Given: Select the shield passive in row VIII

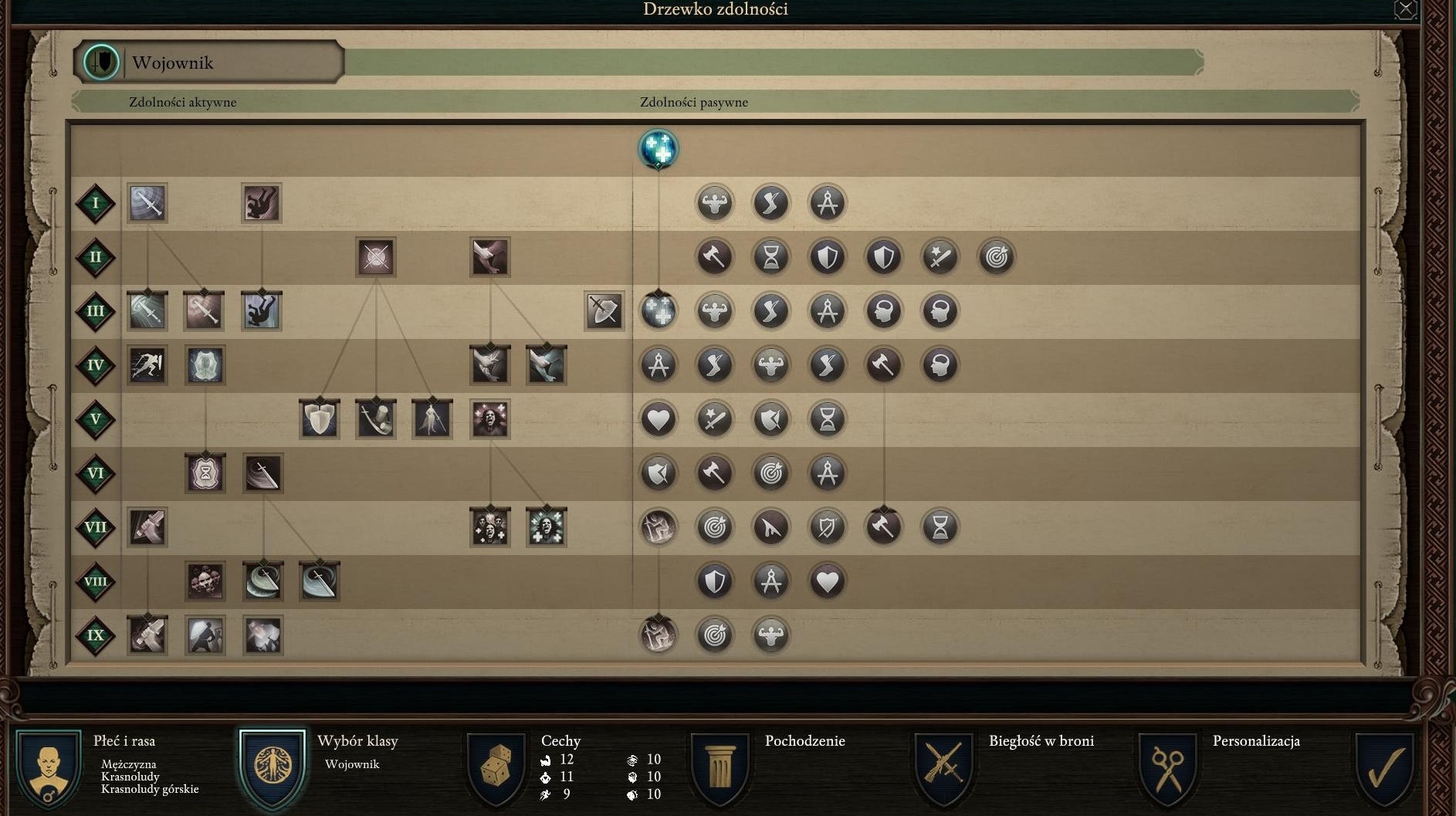Looking at the screenshot, I should click(715, 581).
